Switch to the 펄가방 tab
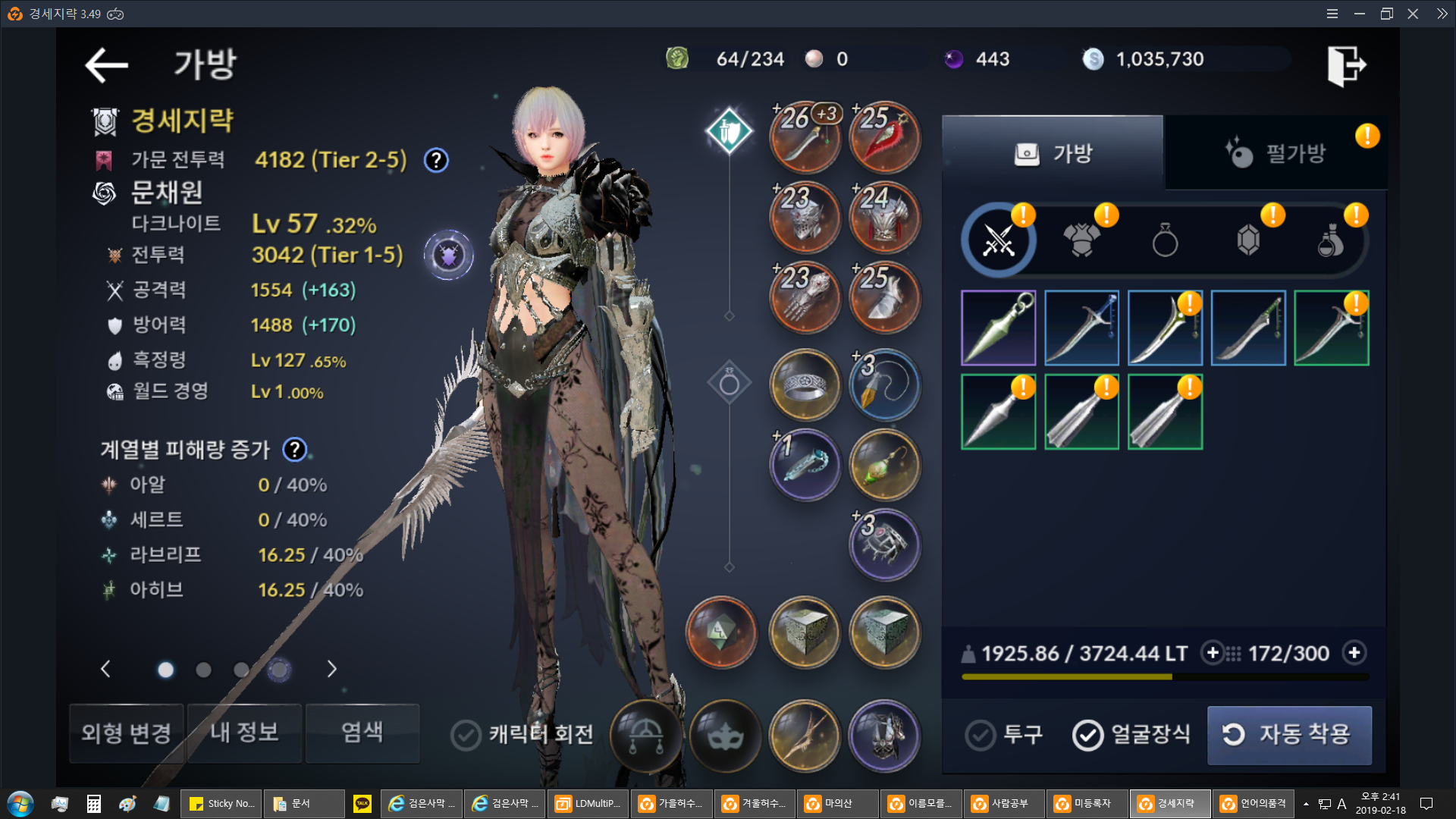 pyautogui.click(x=1276, y=153)
